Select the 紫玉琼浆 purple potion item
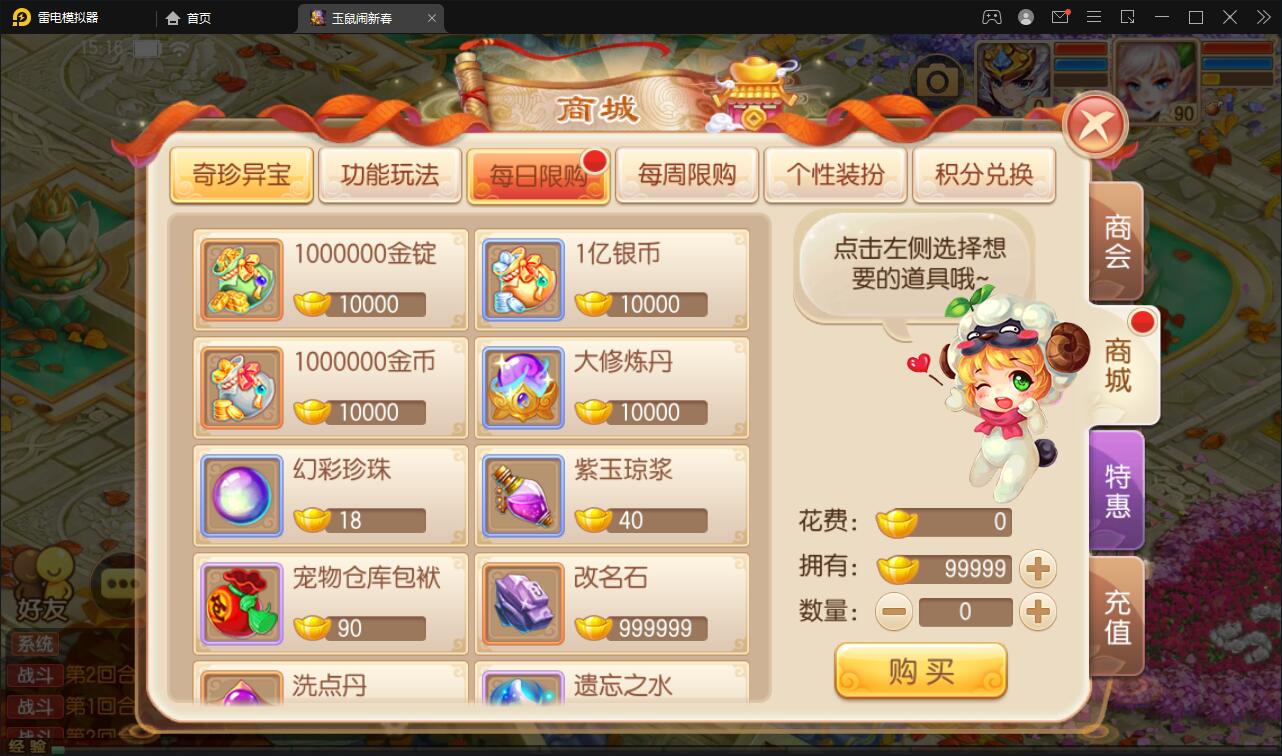The image size is (1282, 756). (612, 495)
